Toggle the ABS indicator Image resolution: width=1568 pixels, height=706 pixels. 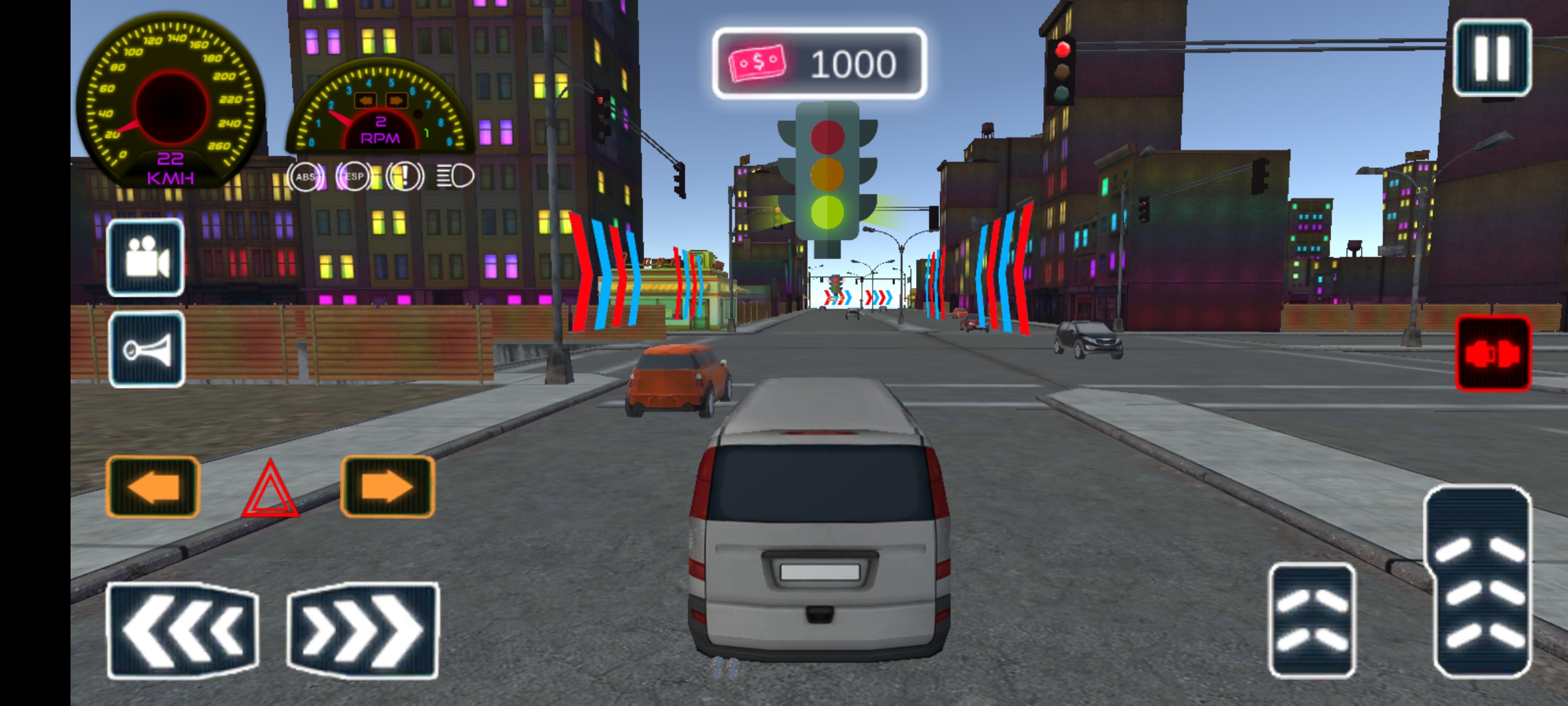click(x=305, y=176)
